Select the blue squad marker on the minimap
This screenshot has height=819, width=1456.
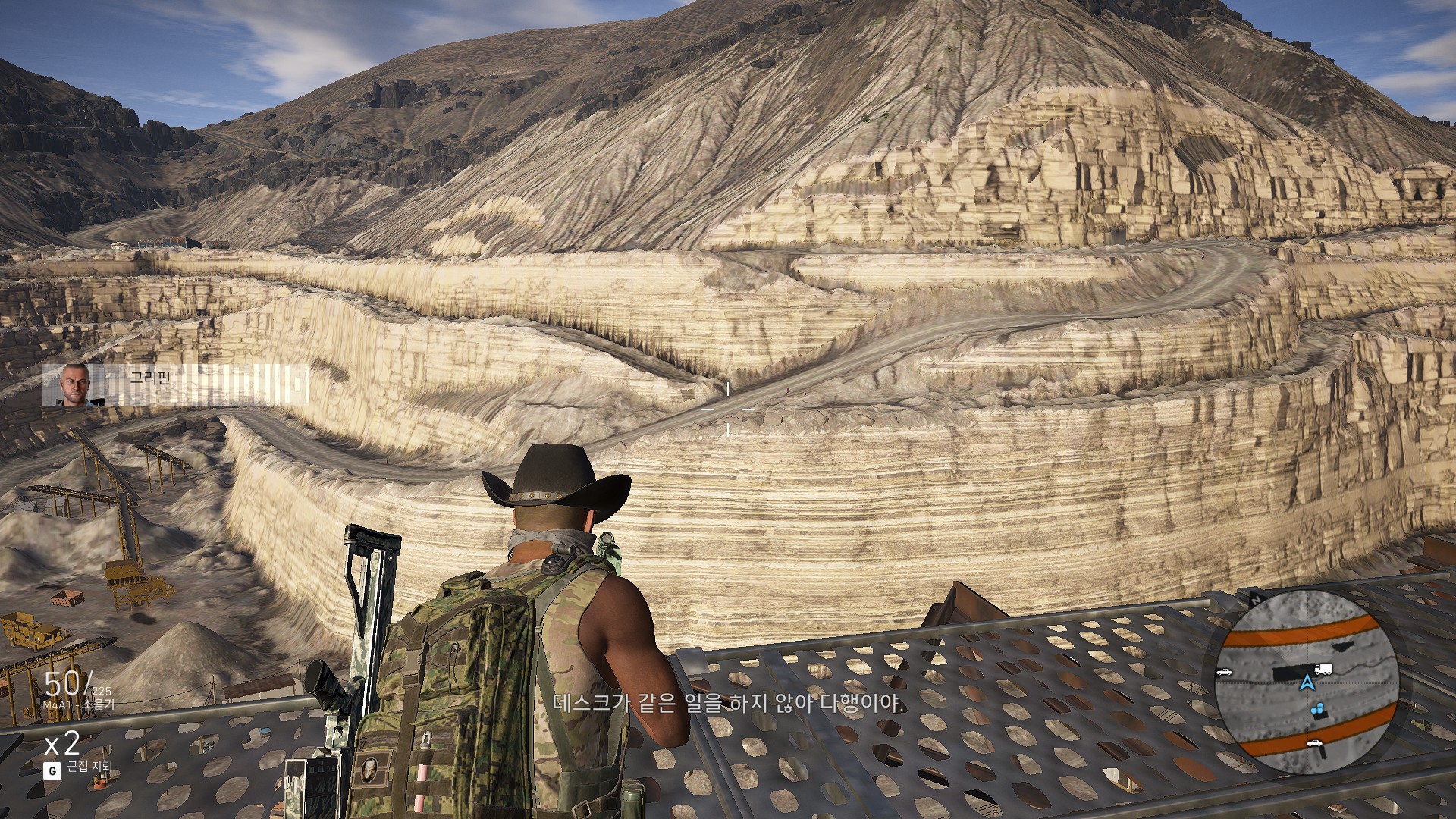coord(1319,711)
